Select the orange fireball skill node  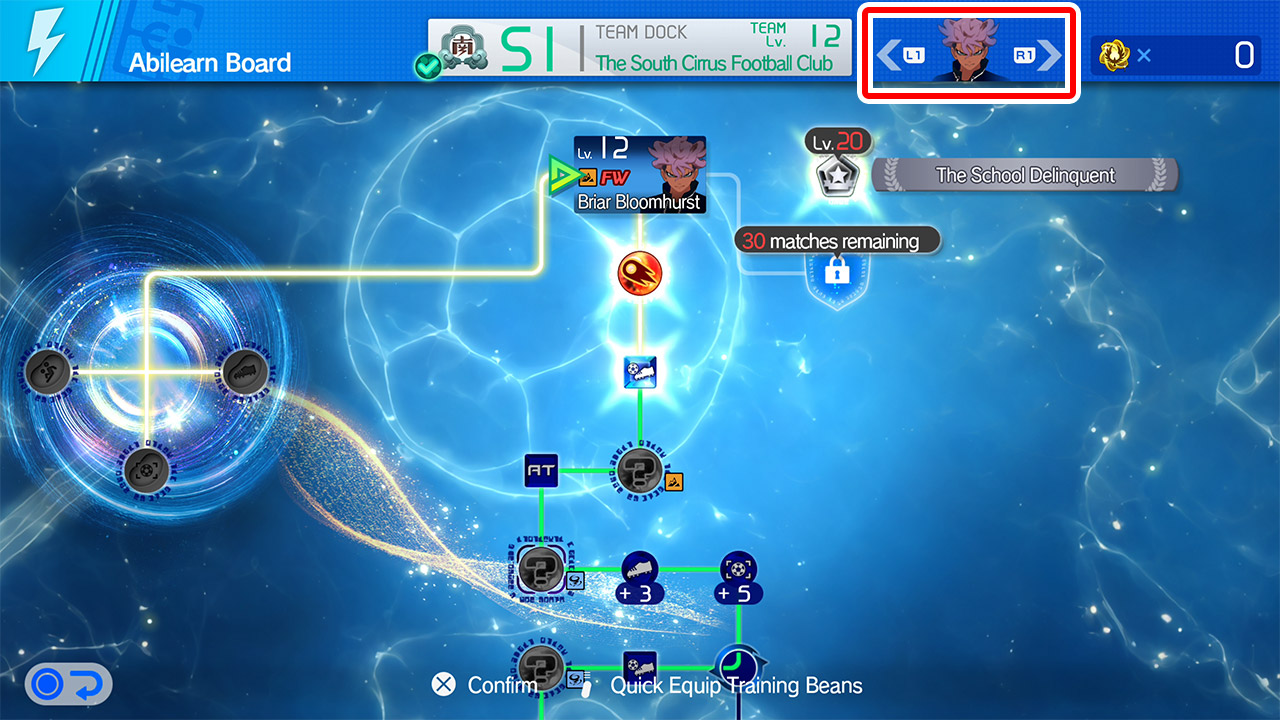pyautogui.click(x=641, y=272)
